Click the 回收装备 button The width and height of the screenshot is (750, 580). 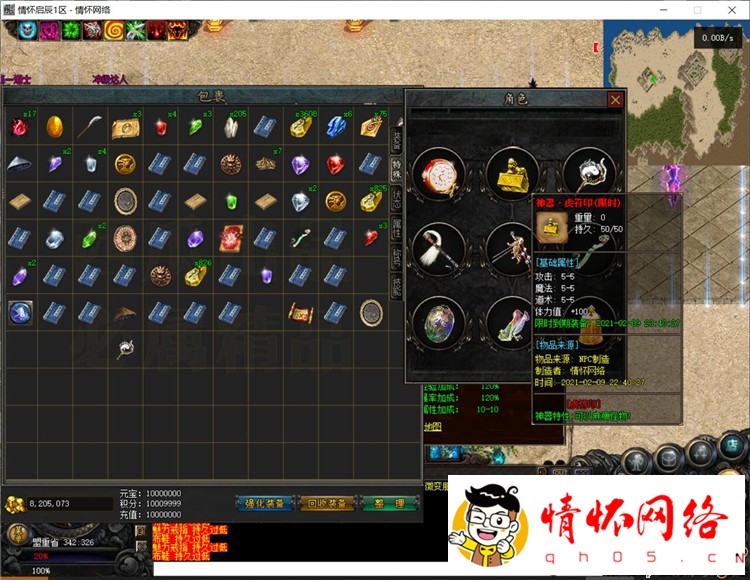pos(327,502)
